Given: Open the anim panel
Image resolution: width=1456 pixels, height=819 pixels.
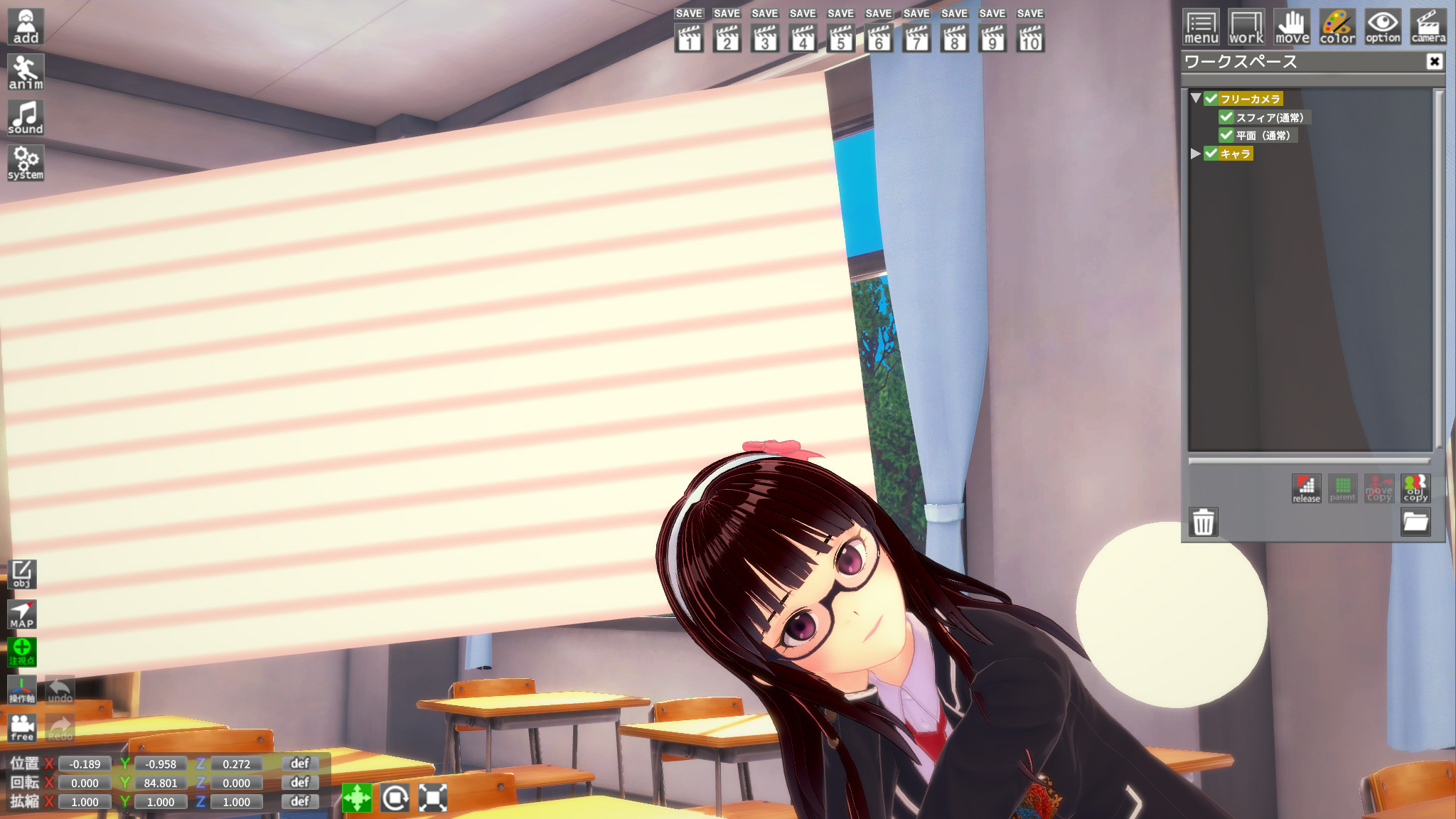Looking at the screenshot, I should [x=24, y=71].
